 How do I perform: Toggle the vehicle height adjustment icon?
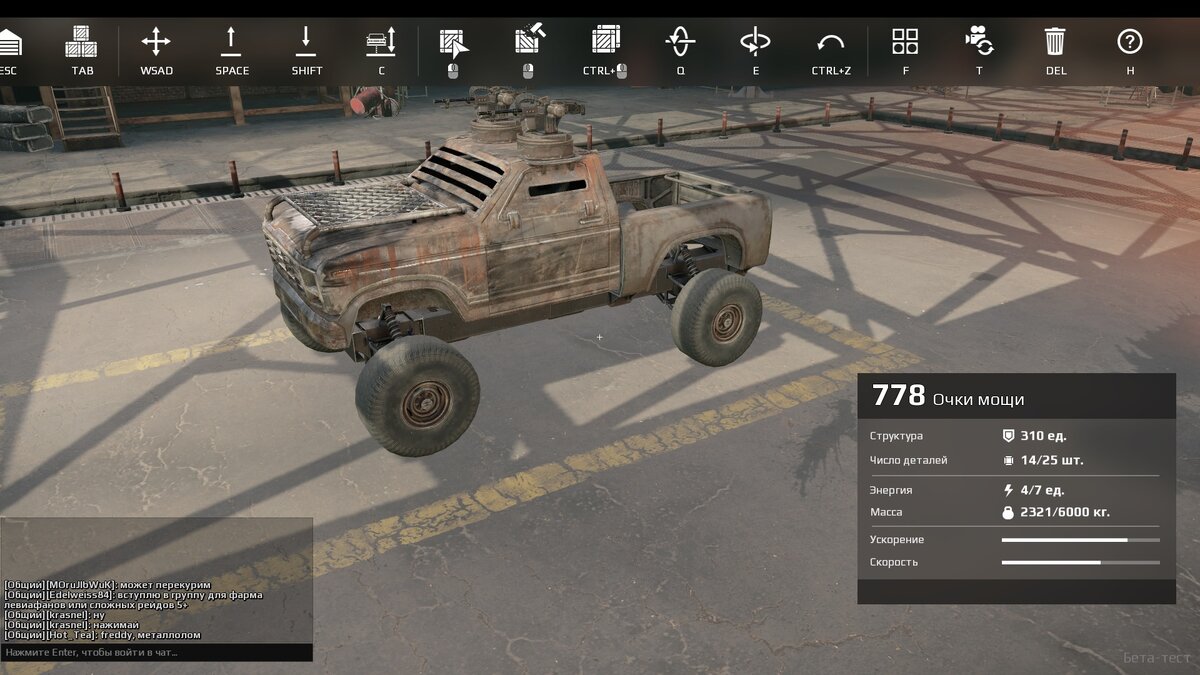(x=381, y=42)
